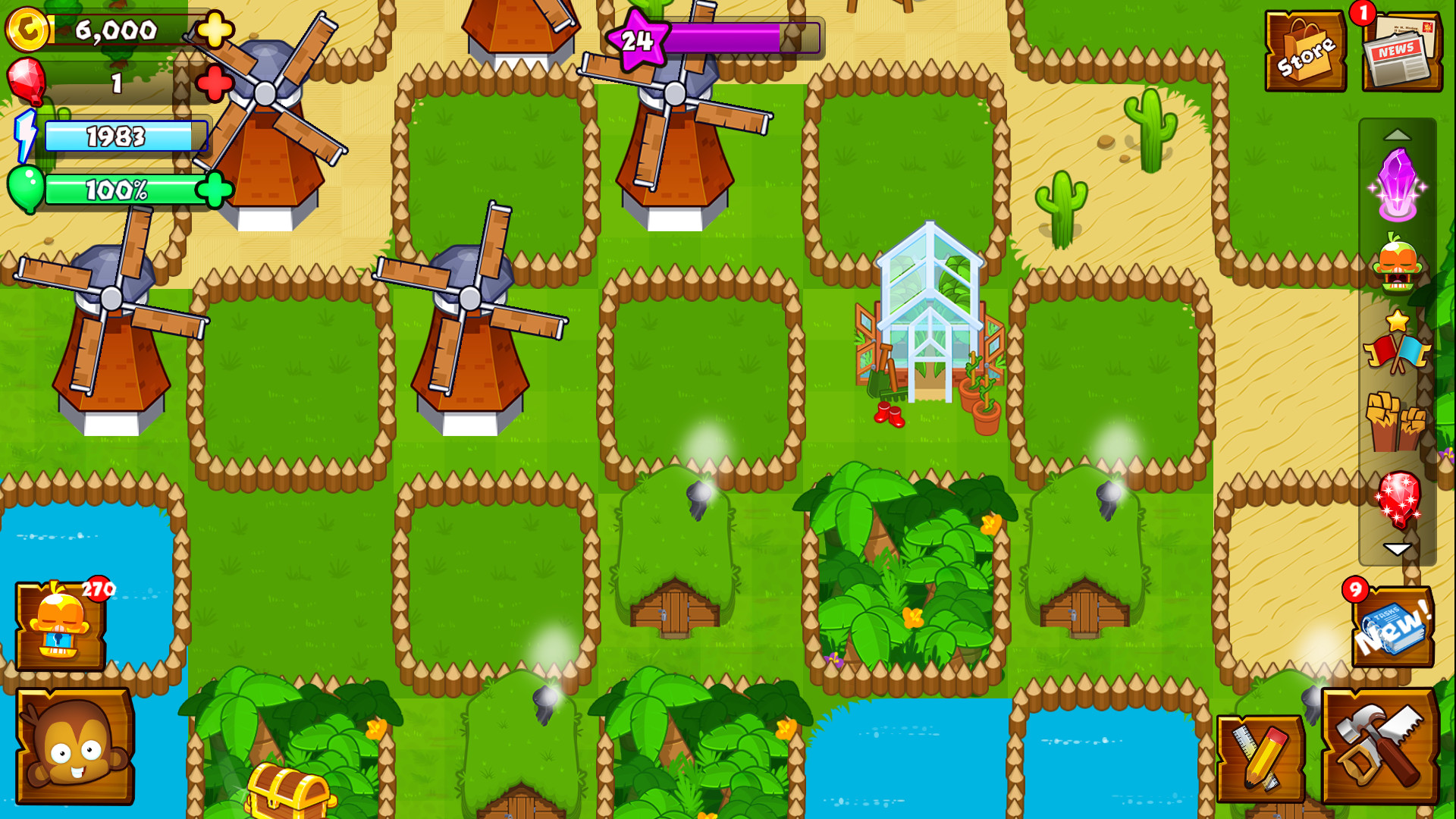Screen dimensions: 1456x819
Task: Open the Store
Action: pos(1306,49)
